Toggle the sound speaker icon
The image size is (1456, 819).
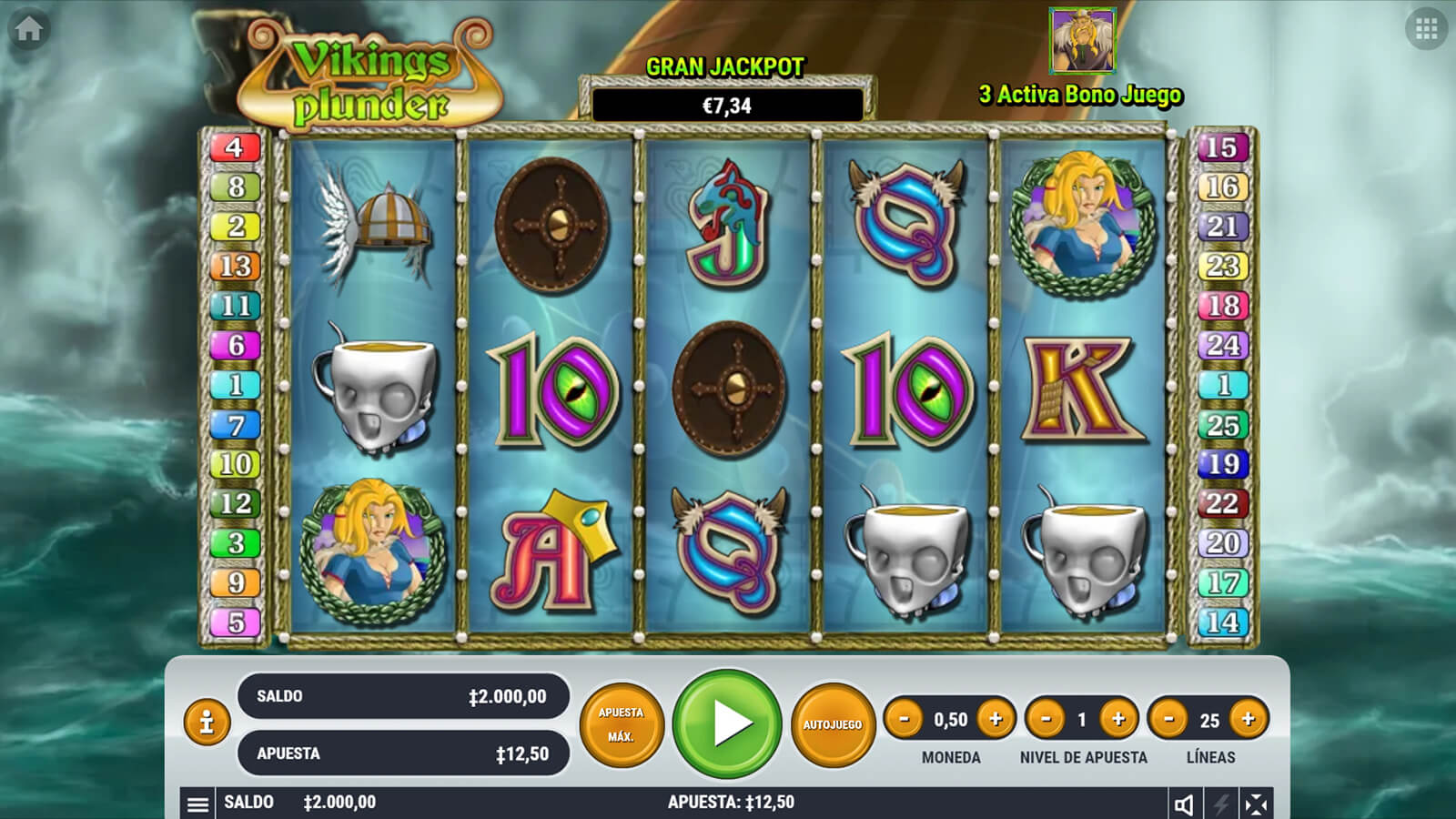[1184, 804]
